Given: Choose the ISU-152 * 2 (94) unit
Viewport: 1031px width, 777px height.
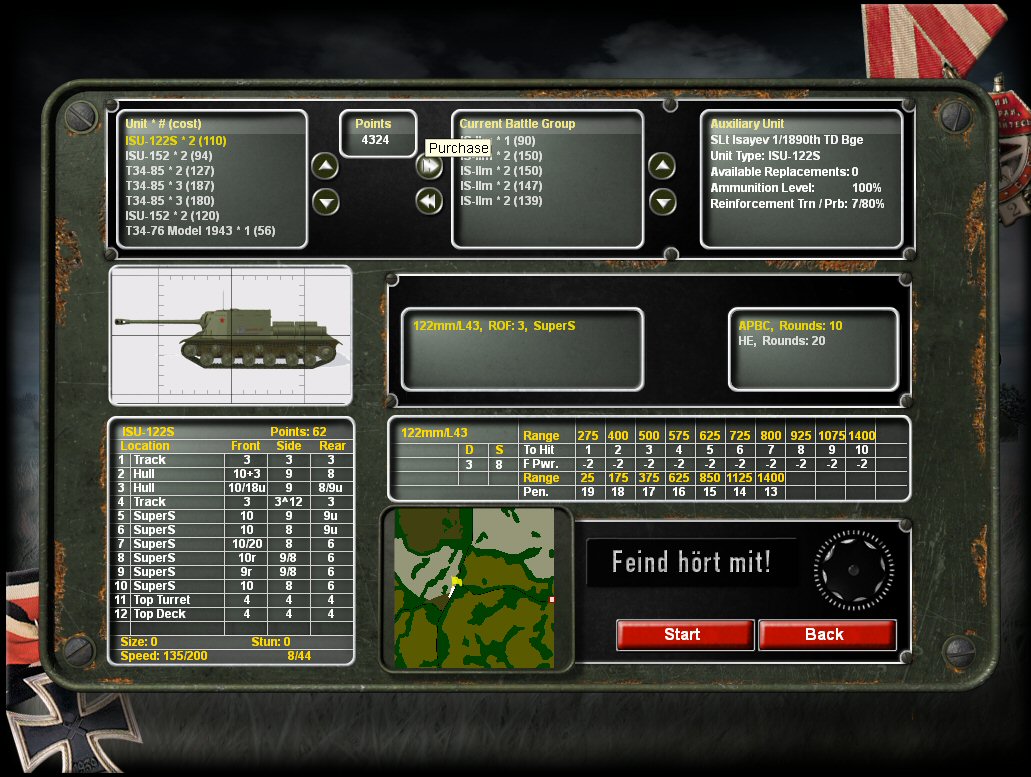Looking at the screenshot, I should [169, 156].
